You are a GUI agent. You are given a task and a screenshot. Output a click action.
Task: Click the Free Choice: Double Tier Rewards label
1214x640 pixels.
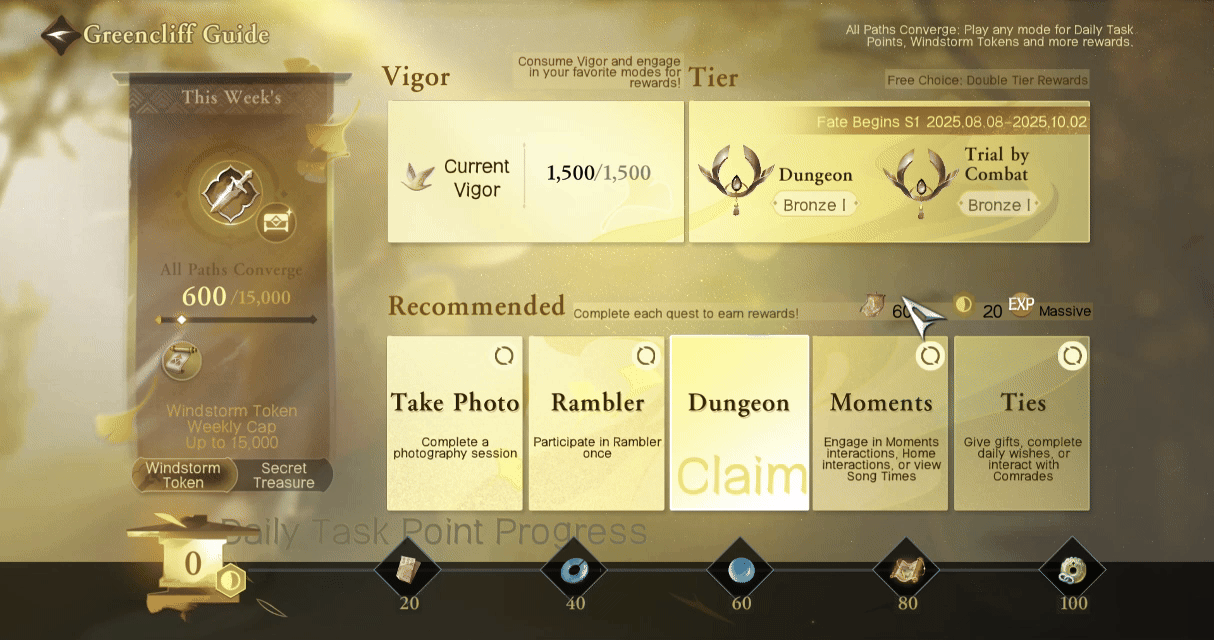click(x=986, y=80)
